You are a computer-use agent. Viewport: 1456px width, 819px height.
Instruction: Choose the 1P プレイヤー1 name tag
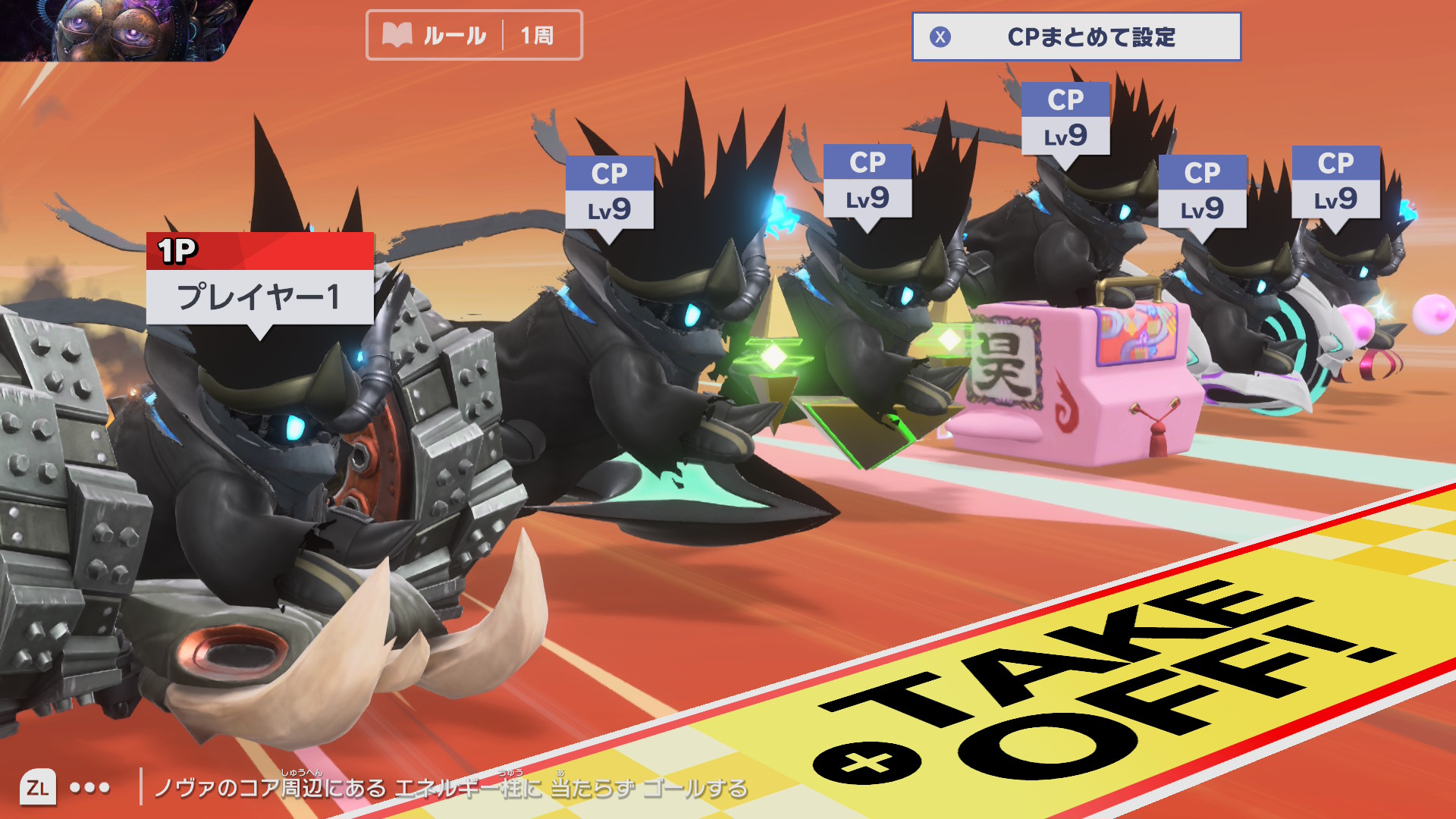pos(259,280)
